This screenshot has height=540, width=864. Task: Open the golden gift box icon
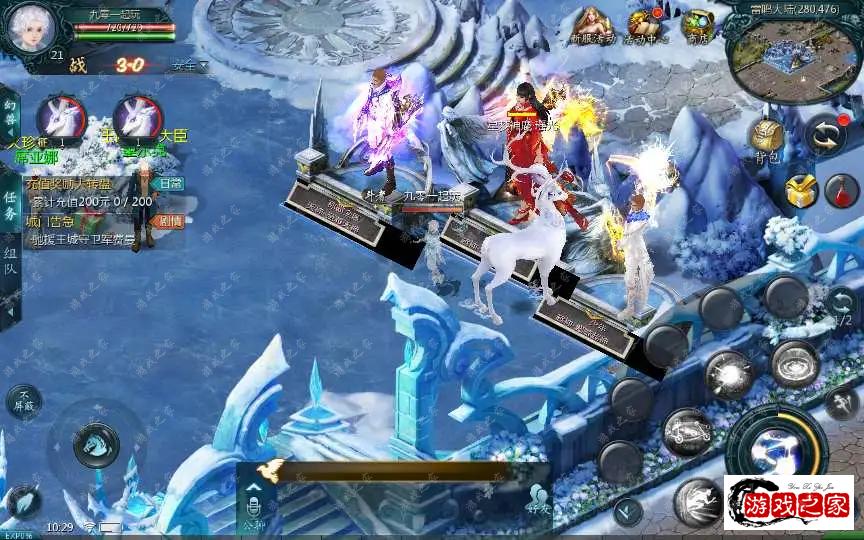(x=800, y=189)
